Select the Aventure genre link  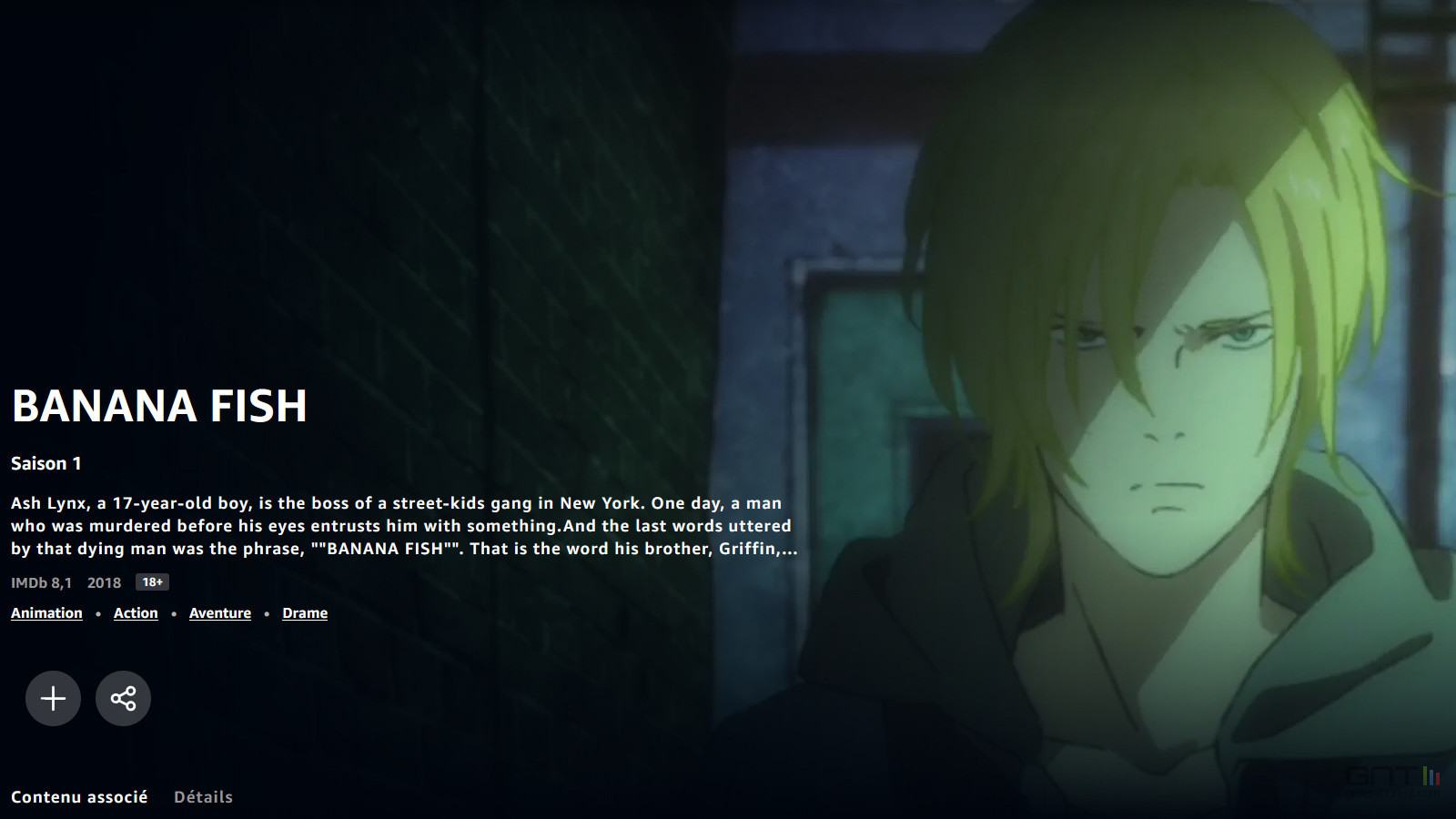tap(220, 613)
